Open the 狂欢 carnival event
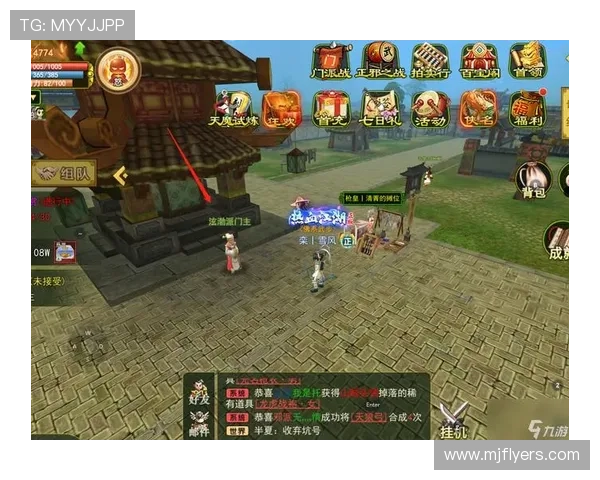 coord(281,108)
